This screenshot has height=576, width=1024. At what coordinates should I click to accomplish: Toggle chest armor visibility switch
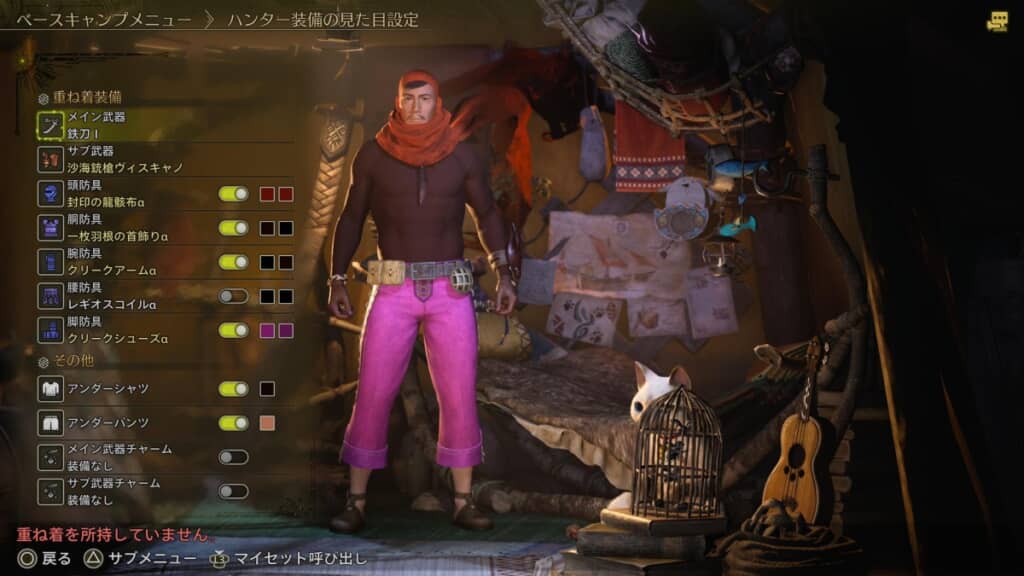click(x=233, y=228)
